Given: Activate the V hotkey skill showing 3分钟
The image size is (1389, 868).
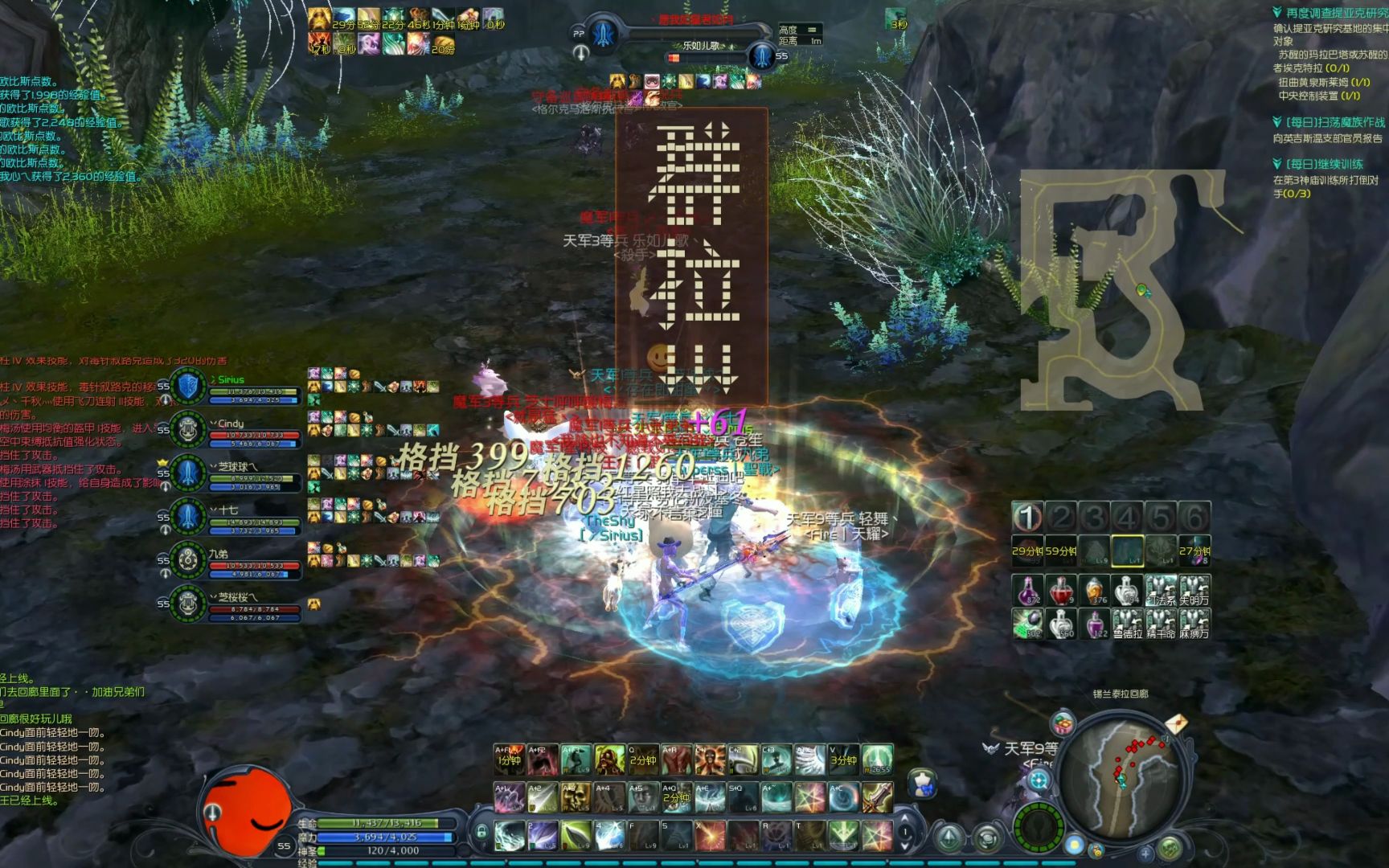Looking at the screenshot, I should pyautogui.click(x=842, y=757).
